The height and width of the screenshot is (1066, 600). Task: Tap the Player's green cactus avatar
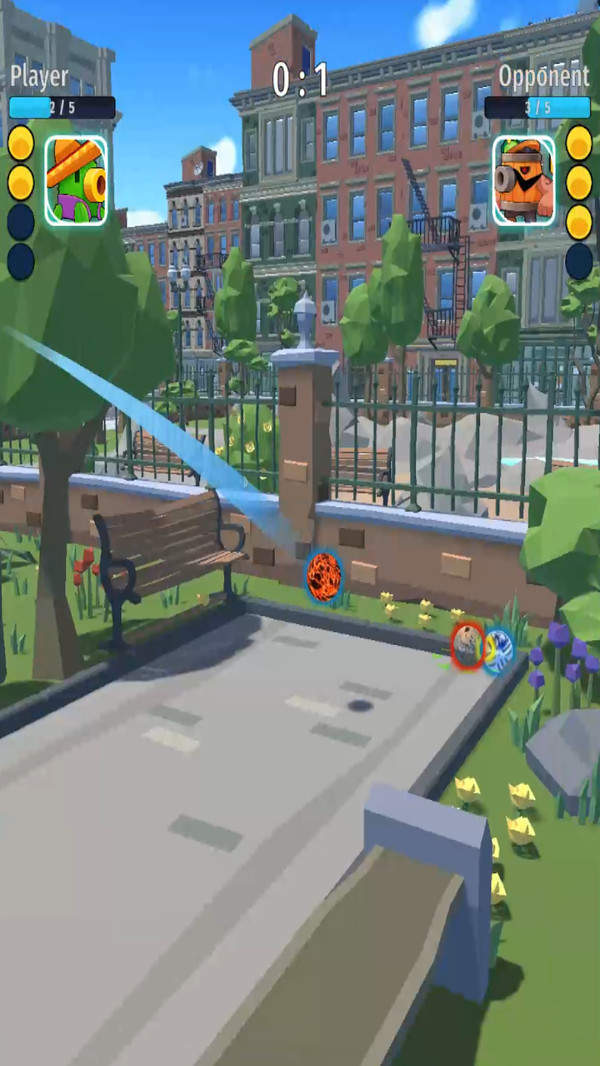coord(75,181)
